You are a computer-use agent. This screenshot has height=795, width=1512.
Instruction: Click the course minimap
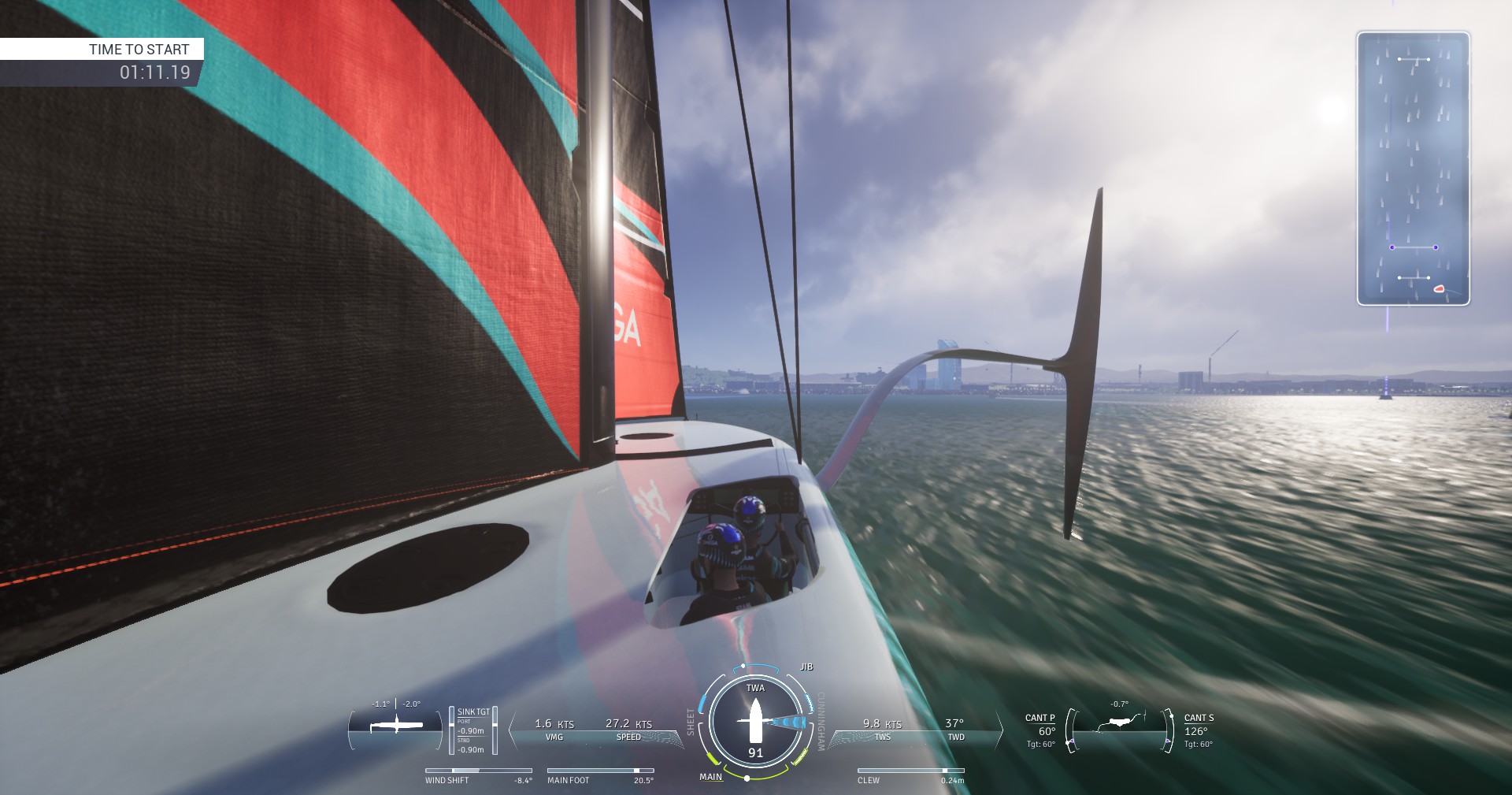(1413, 168)
